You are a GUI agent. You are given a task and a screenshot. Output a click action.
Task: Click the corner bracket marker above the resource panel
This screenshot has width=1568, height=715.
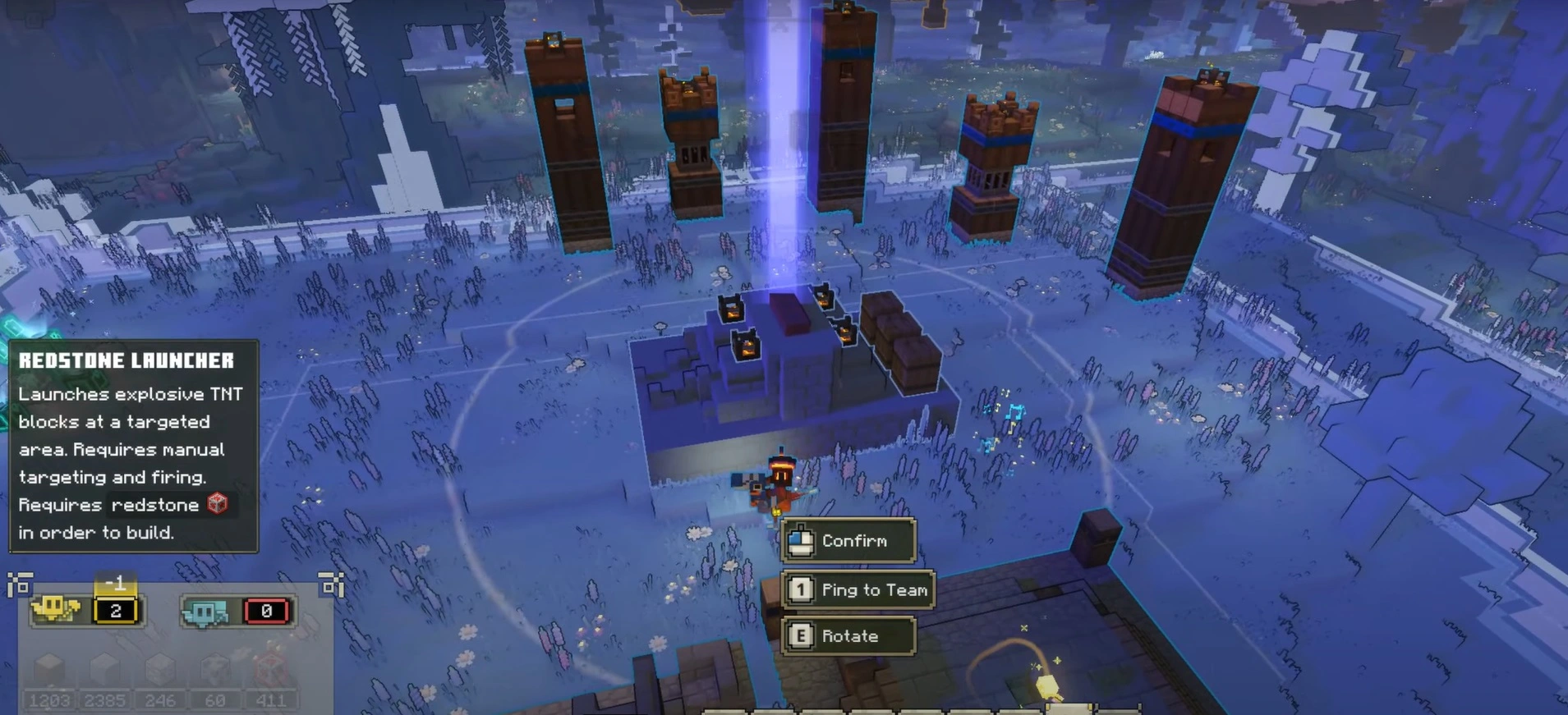coord(18,584)
